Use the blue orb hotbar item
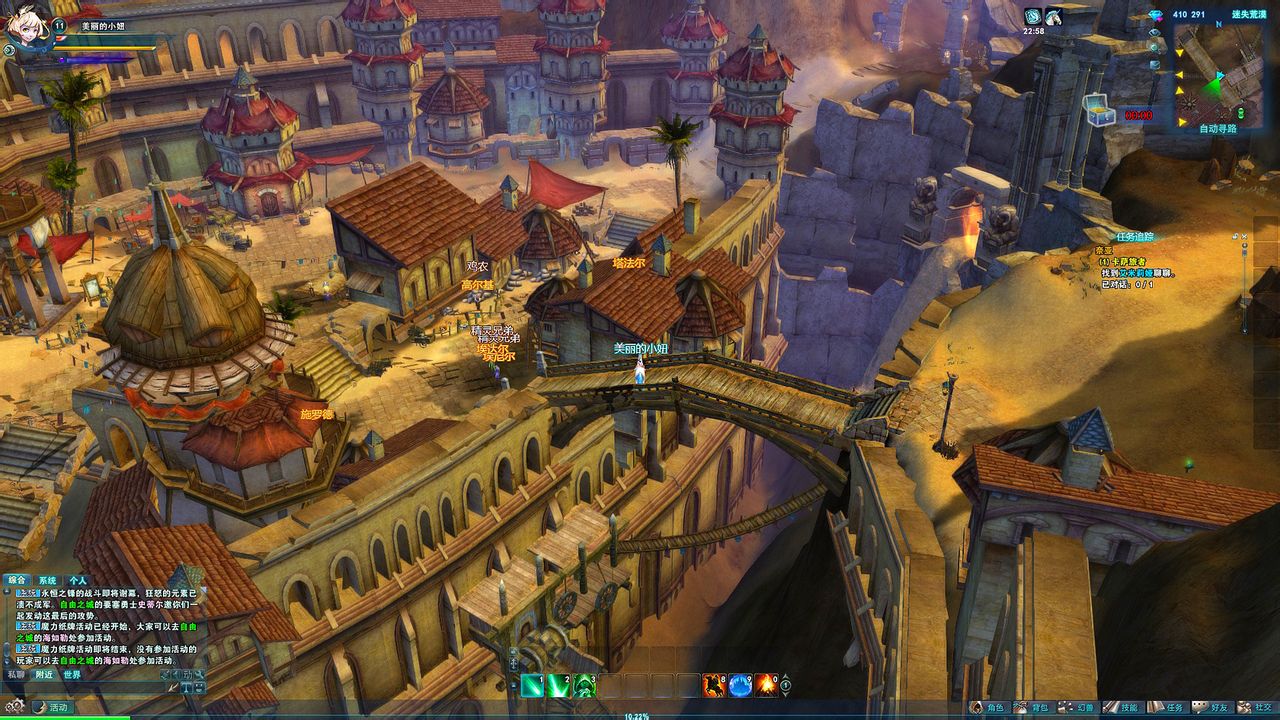1280x720 pixels. pyautogui.click(x=740, y=685)
